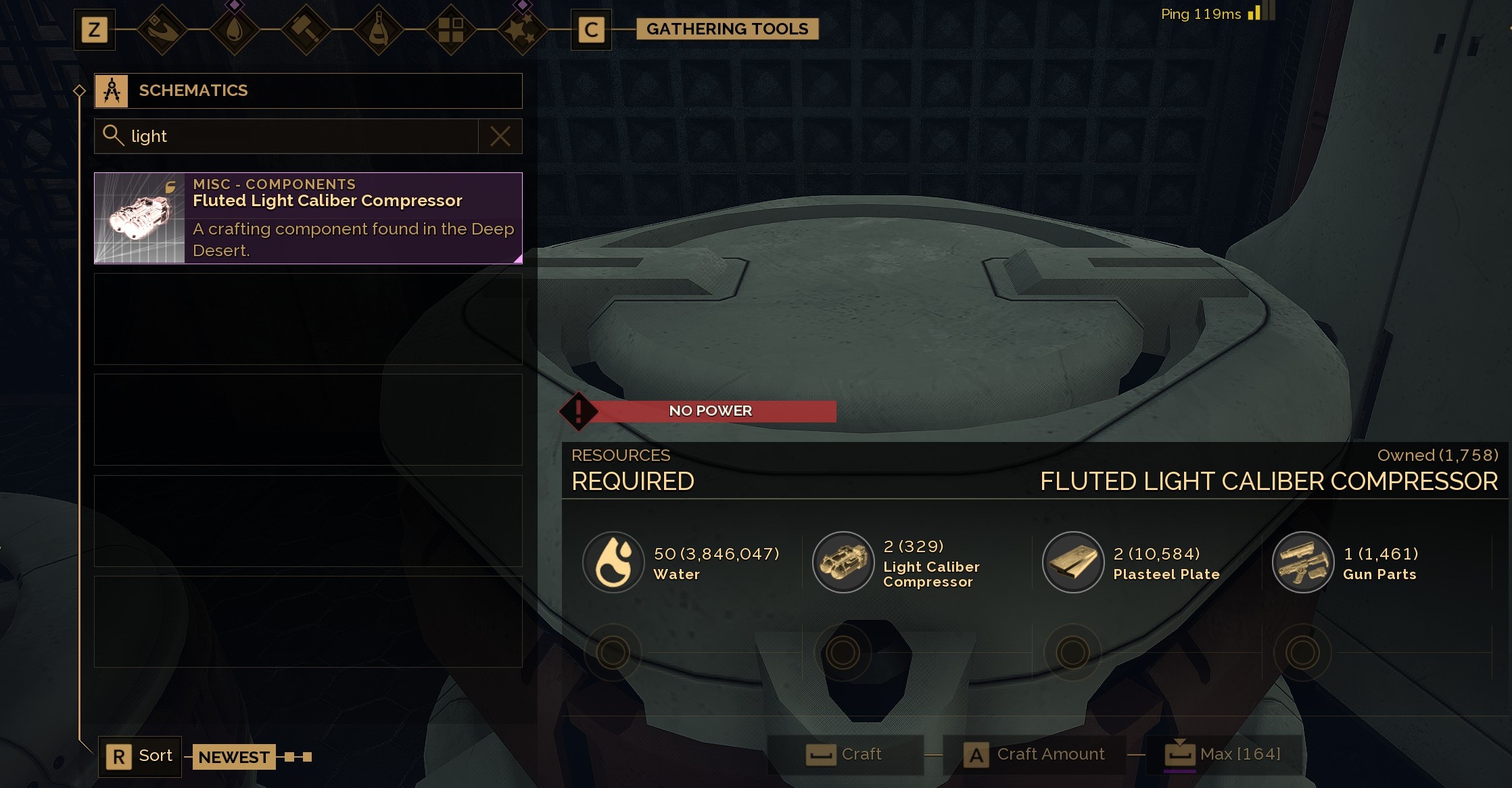
Task: Switch to the four-squares category tab
Action: [450, 30]
